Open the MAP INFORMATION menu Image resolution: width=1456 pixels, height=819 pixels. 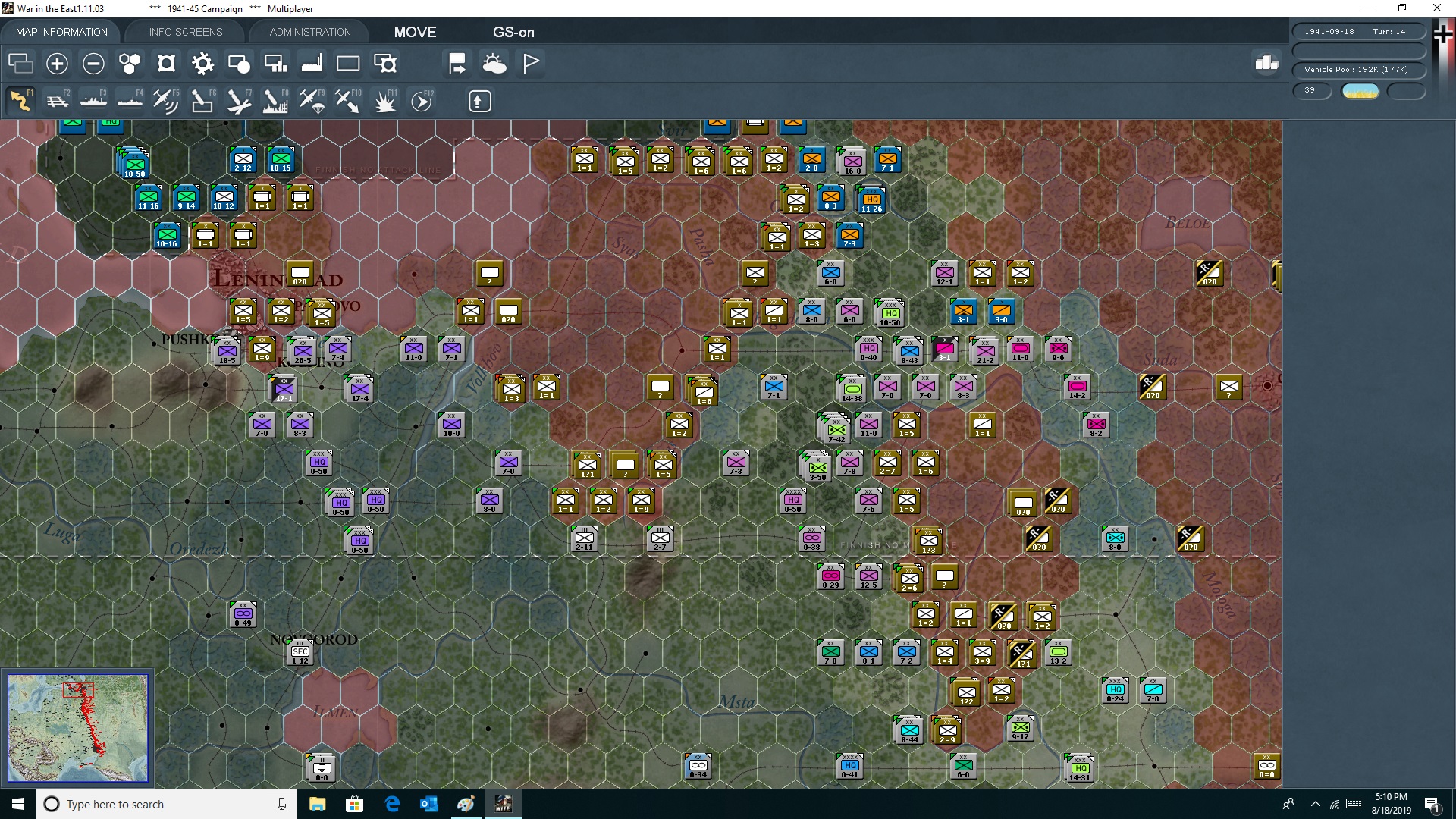pos(61,32)
